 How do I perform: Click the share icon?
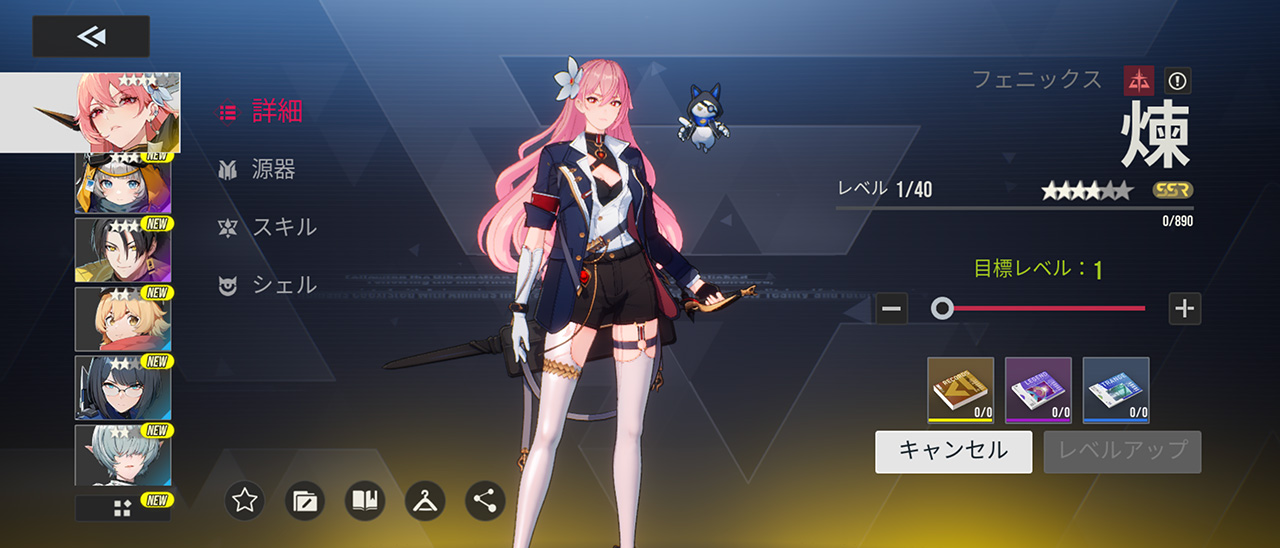485,501
